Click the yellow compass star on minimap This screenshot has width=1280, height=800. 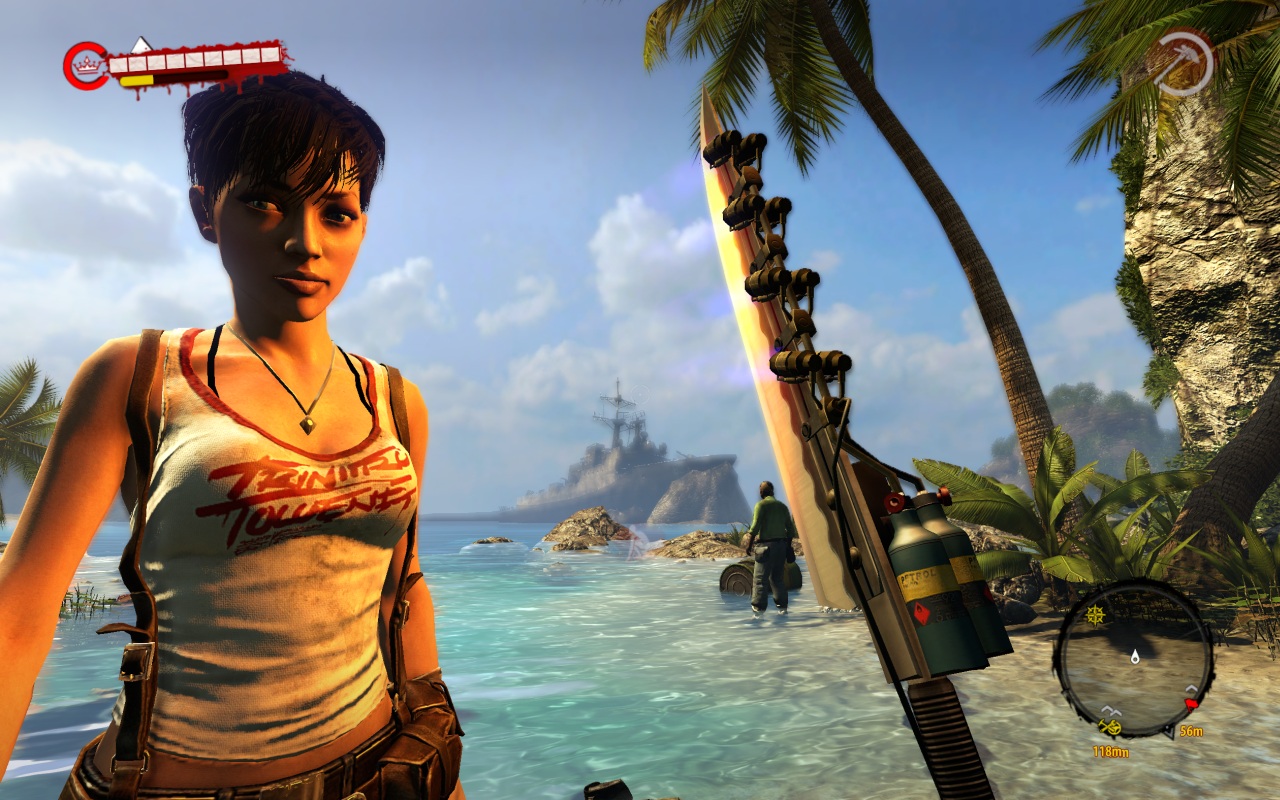coord(1095,615)
